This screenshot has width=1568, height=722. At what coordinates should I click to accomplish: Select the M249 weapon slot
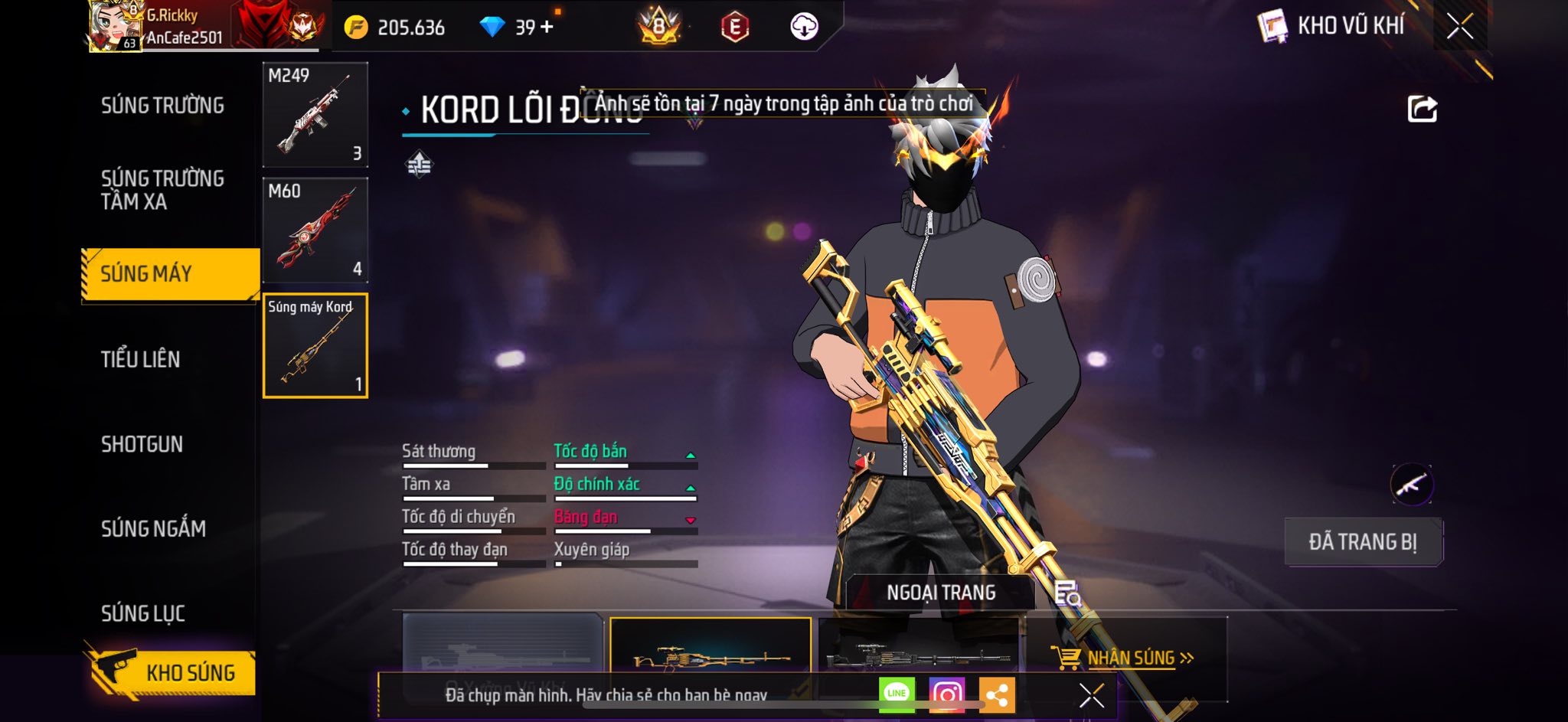pyautogui.click(x=315, y=115)
